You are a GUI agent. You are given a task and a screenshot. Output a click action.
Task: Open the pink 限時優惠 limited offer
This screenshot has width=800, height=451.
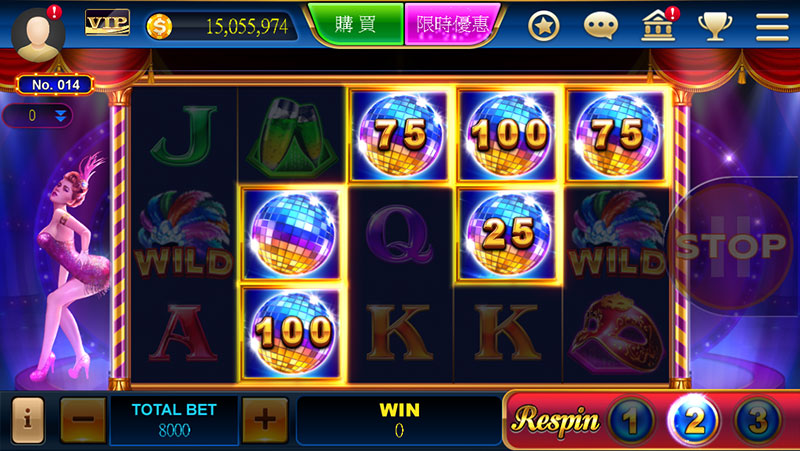(x=450, y=25)
